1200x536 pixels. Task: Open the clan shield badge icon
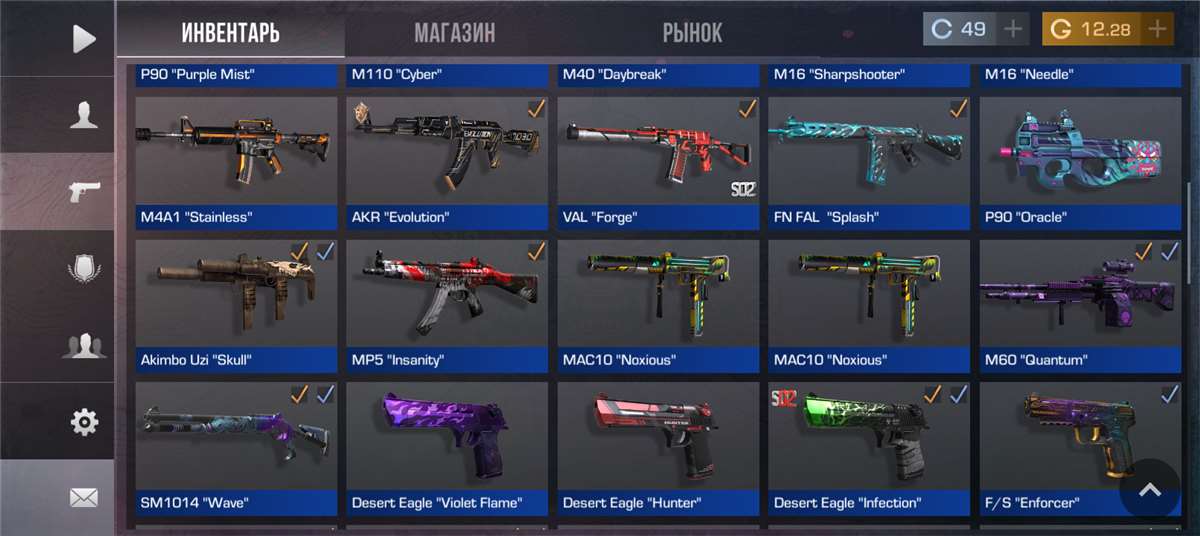pos(84,269)
